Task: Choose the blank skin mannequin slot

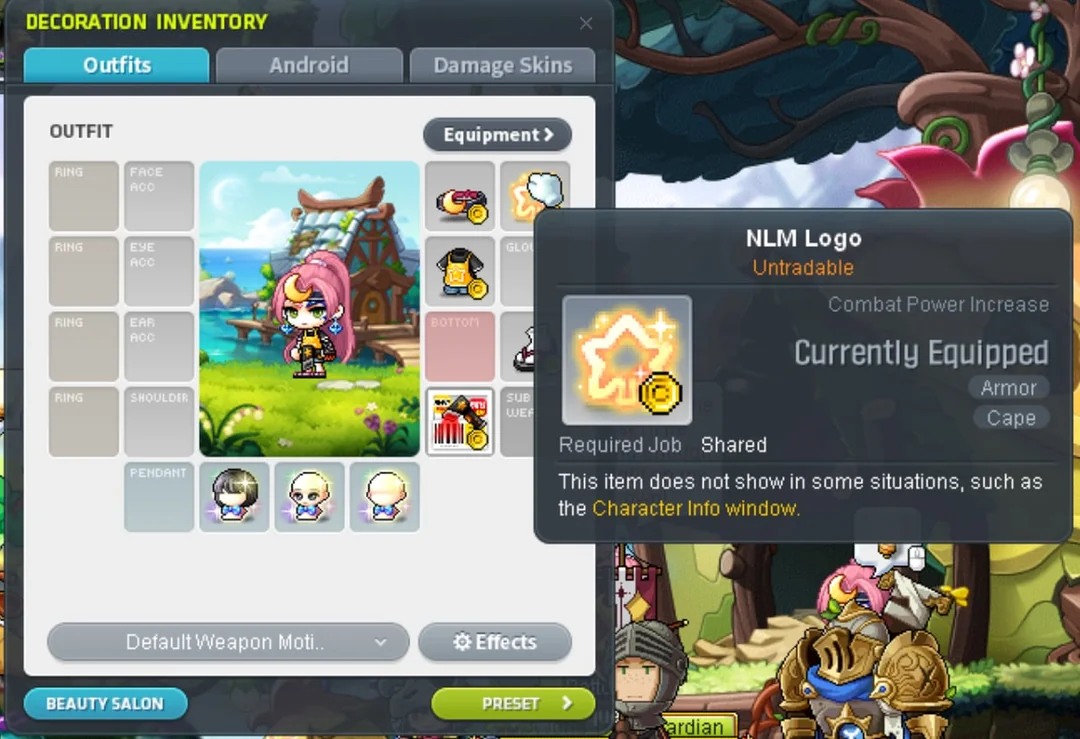Action: 385,497
